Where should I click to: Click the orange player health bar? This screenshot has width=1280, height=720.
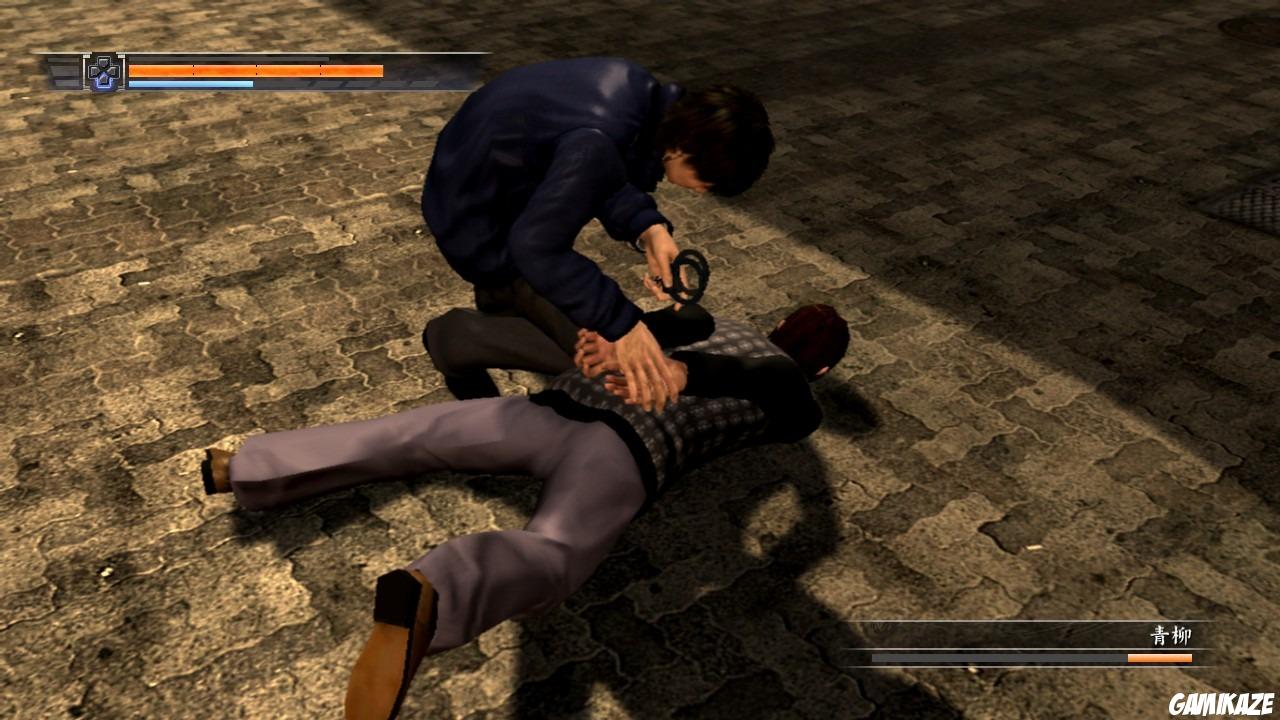point(255,70)
